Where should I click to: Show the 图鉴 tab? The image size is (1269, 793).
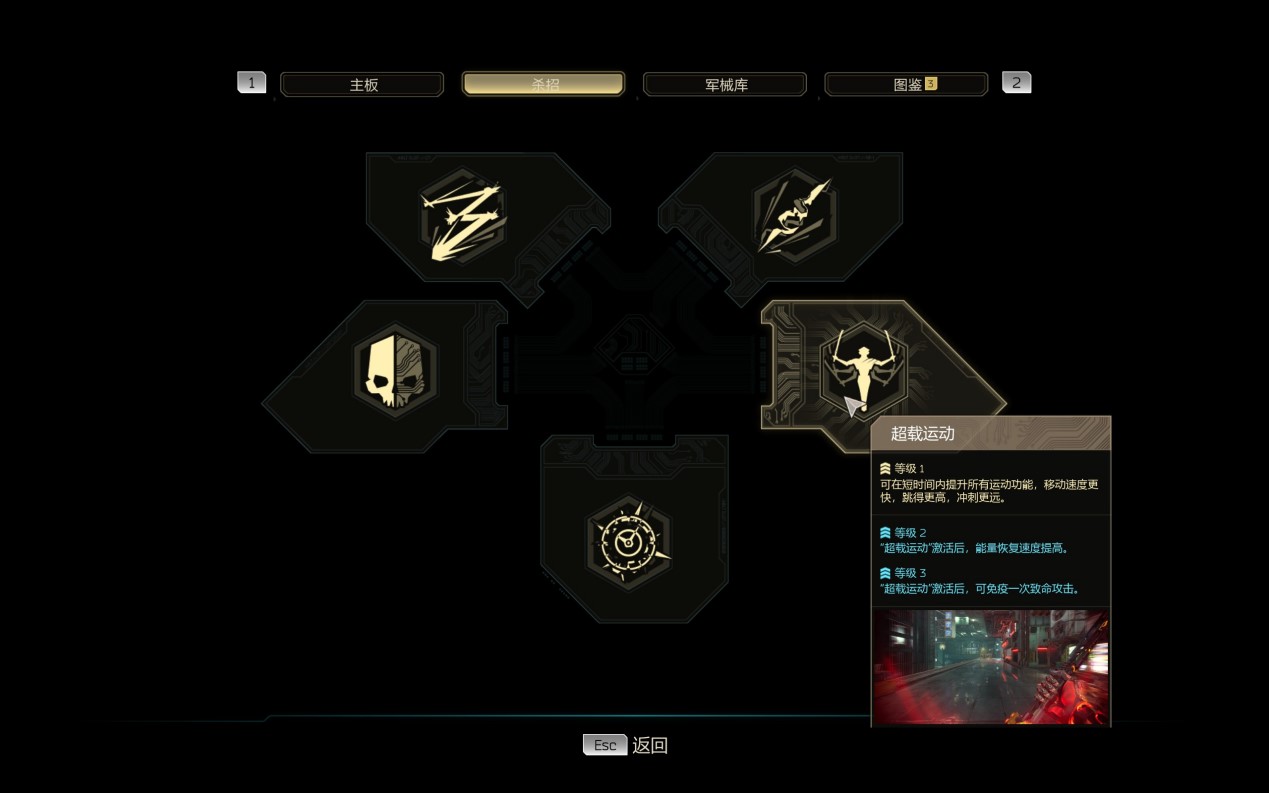[x=906, y=85]
